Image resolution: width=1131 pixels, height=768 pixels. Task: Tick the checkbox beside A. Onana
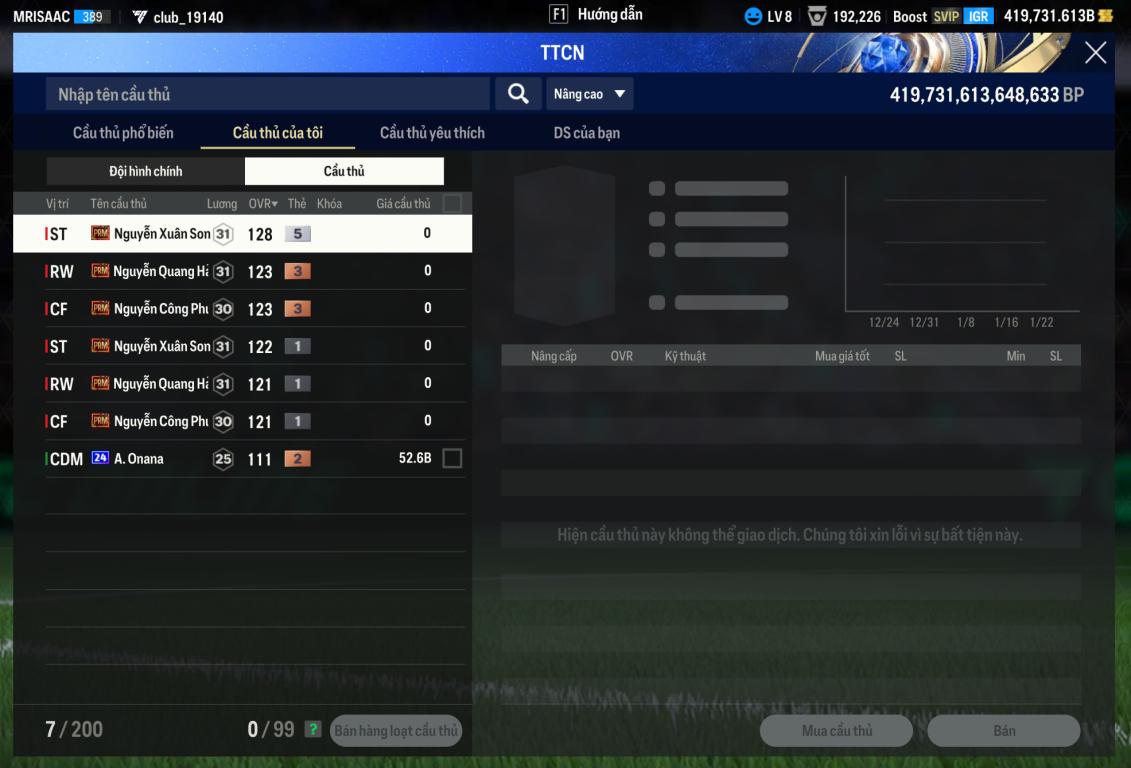(x=452, y=459)
